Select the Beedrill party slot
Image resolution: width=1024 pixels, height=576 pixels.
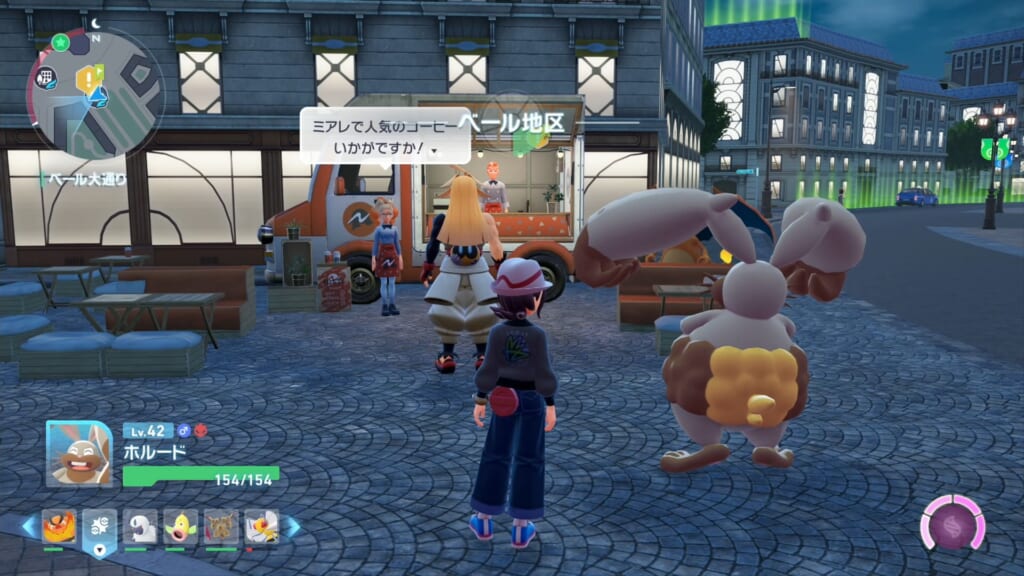(261, 526)
